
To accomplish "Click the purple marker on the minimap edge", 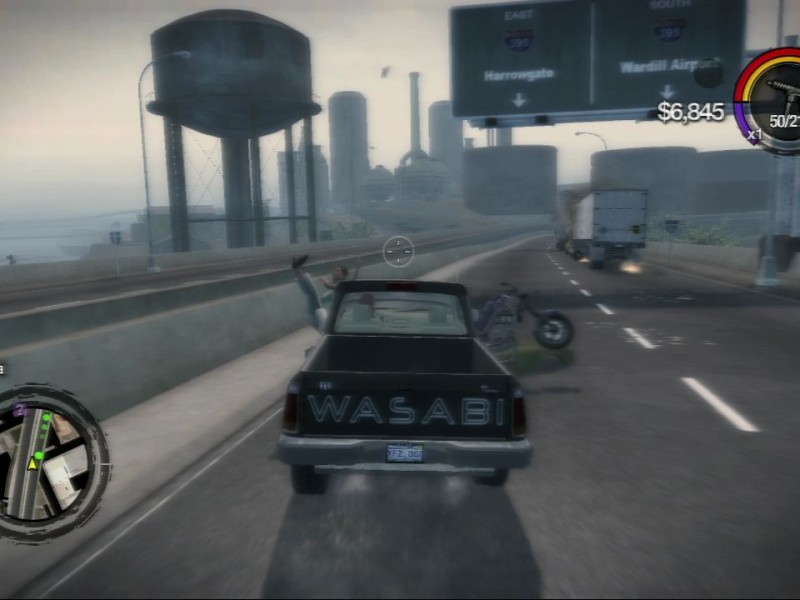I will (20, 410).
